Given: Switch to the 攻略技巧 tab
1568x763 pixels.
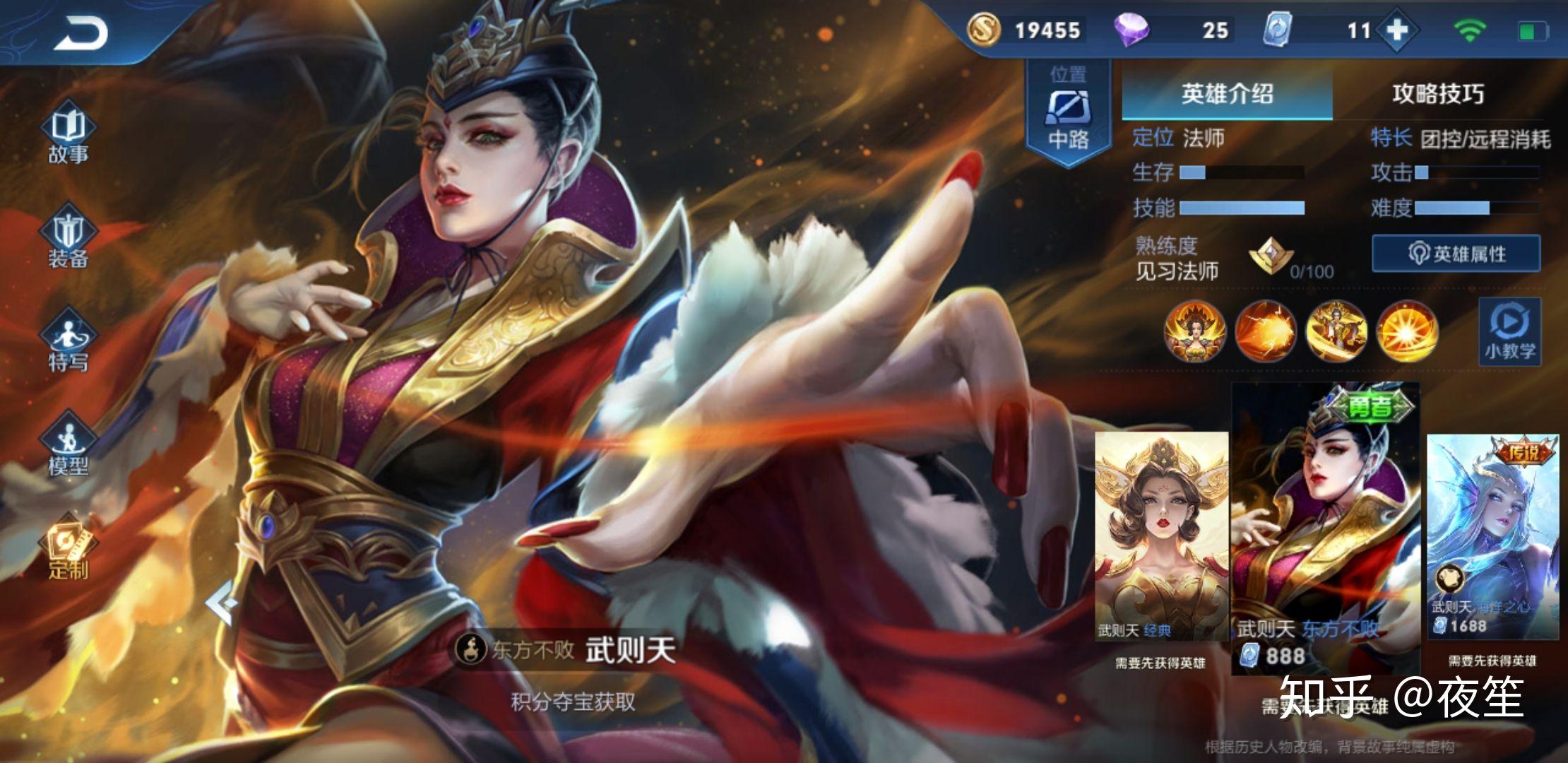Looking at the screenshot, I should (1438, 94).
